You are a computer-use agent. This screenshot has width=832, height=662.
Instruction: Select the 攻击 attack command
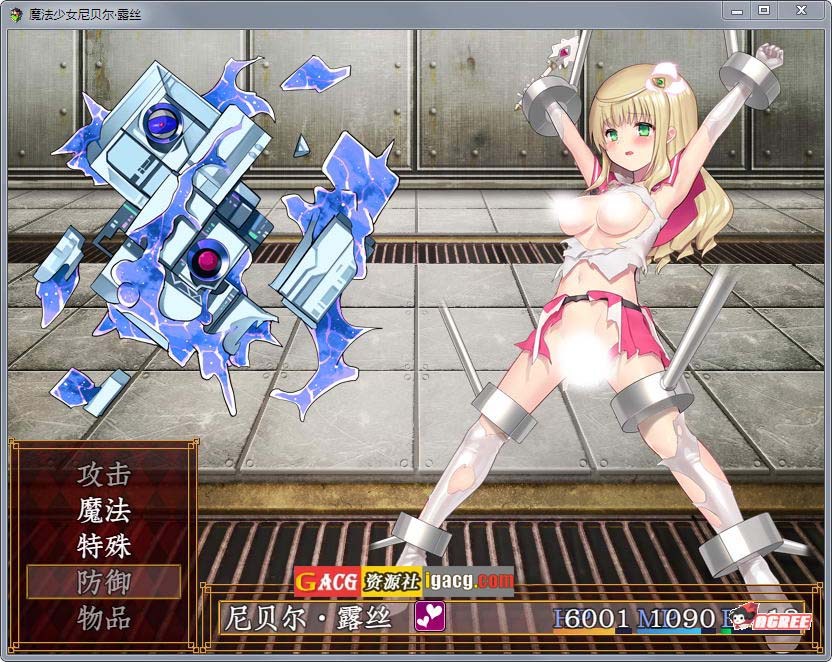[x=104, y=474]
